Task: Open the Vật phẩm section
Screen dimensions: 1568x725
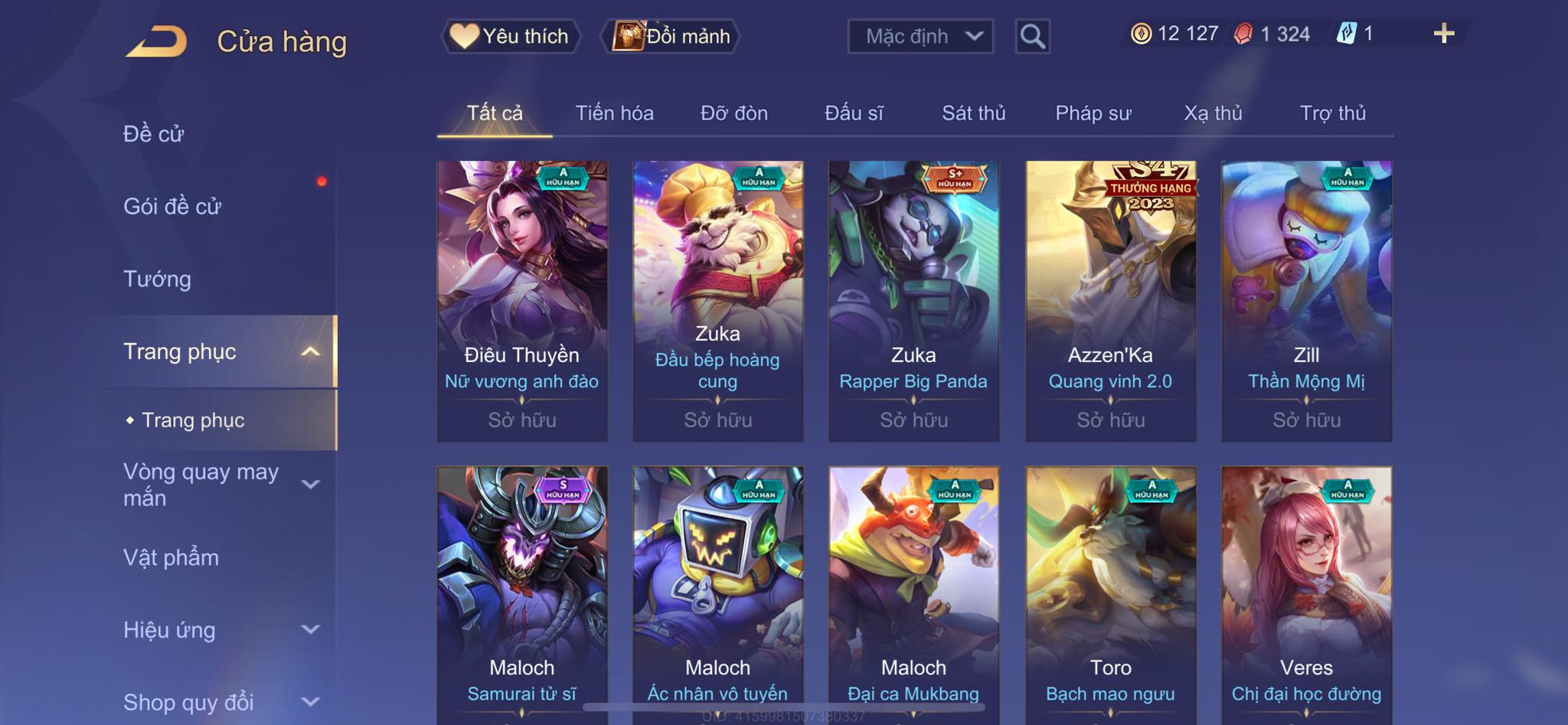Action: tap(171, 557)
